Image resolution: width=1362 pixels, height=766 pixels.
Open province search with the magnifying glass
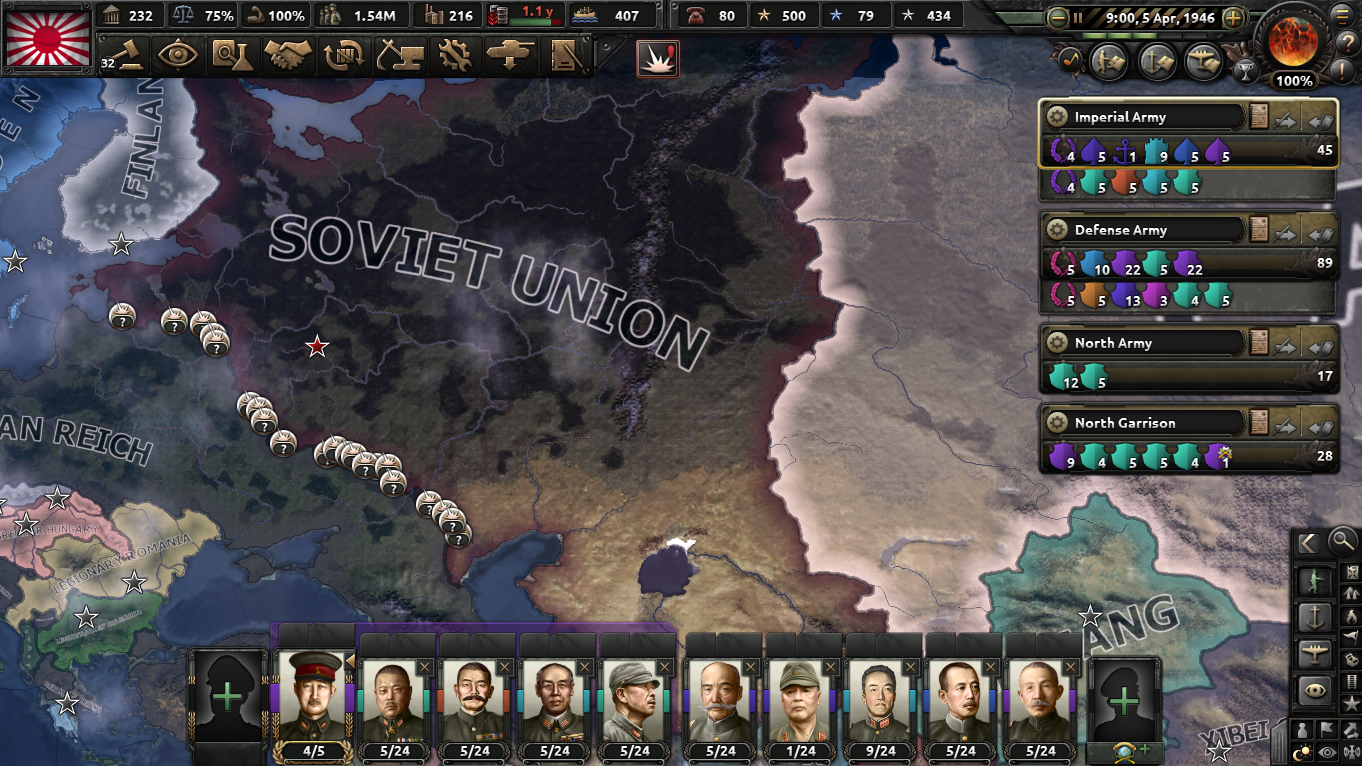coord(1342,540)
